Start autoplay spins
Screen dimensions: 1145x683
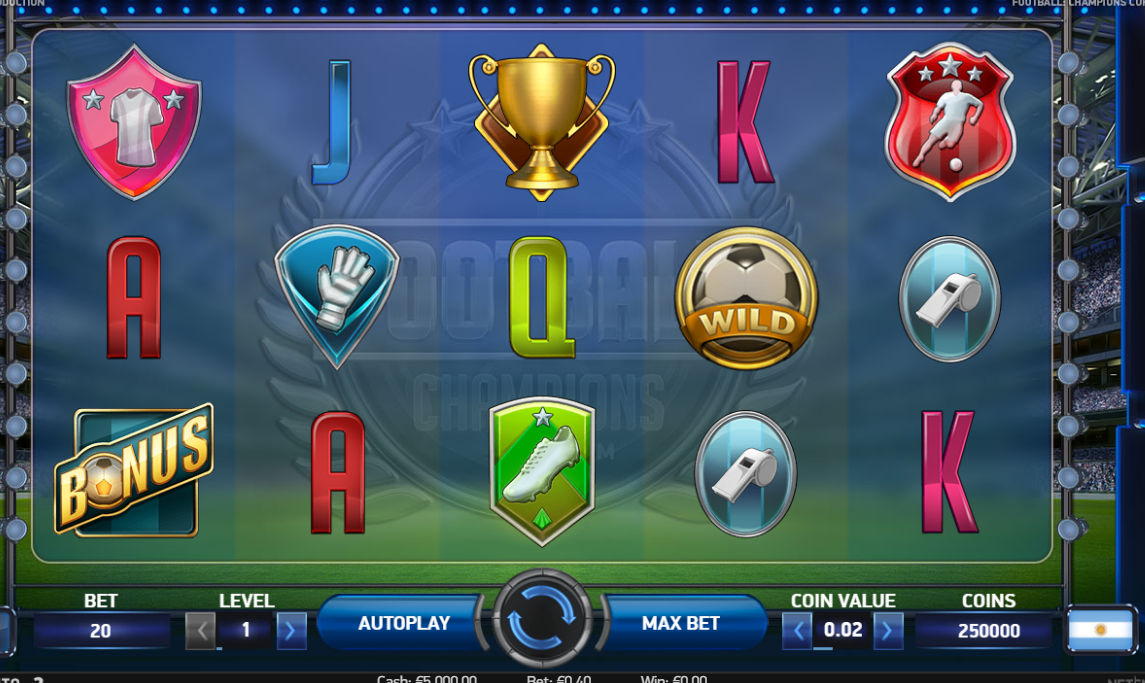(403, 623)
